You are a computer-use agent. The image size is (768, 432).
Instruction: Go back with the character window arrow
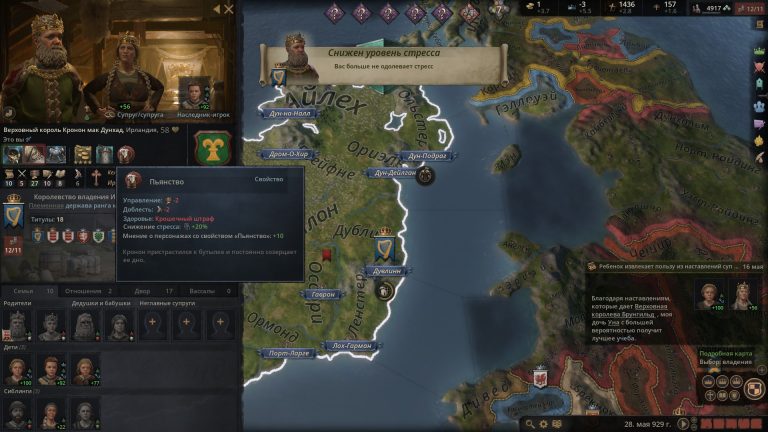(214, 9)
